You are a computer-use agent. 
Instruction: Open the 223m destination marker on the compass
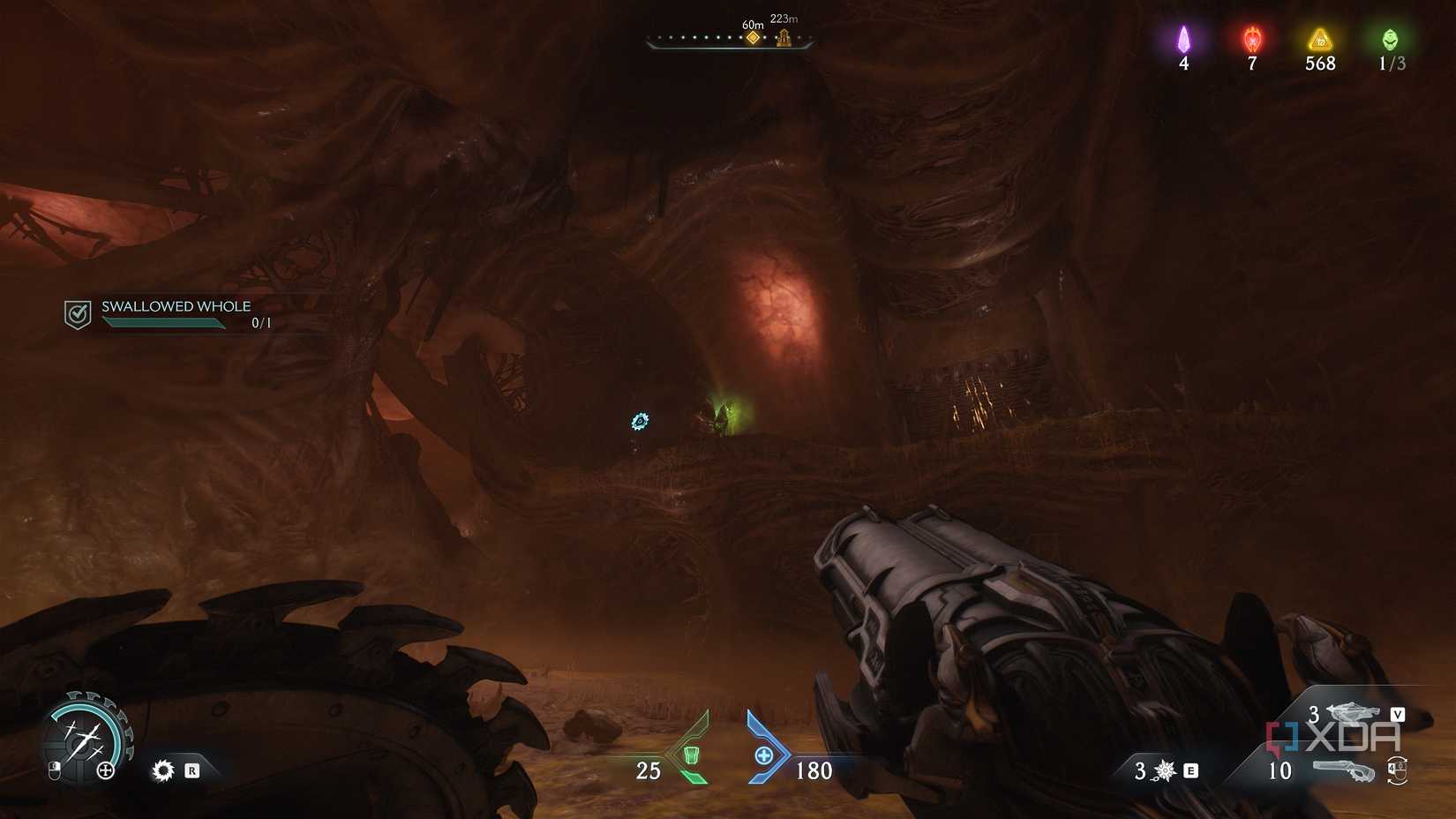tap(783, 35)
